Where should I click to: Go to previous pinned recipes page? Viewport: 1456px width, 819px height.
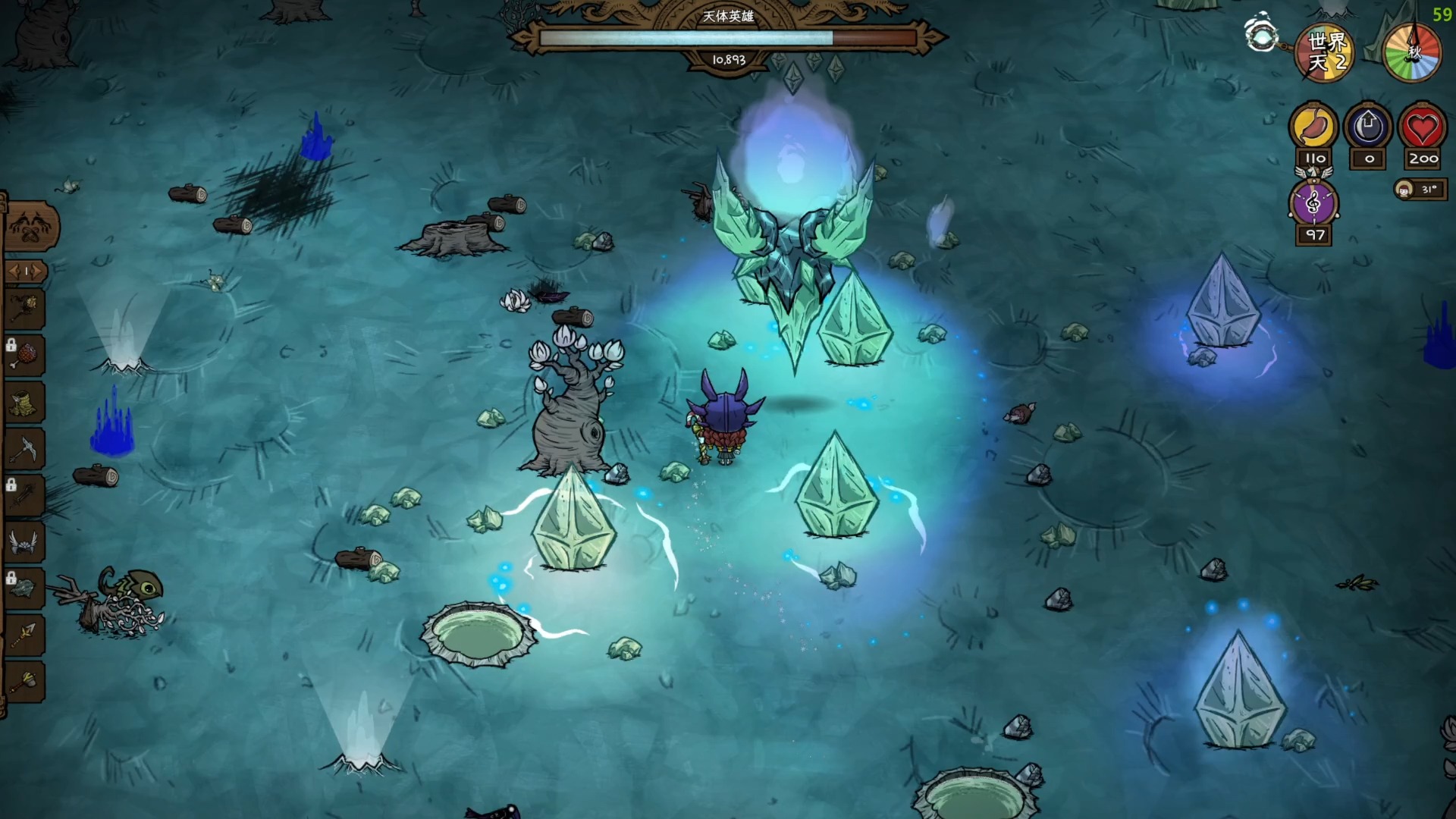(x=15, y=271)
